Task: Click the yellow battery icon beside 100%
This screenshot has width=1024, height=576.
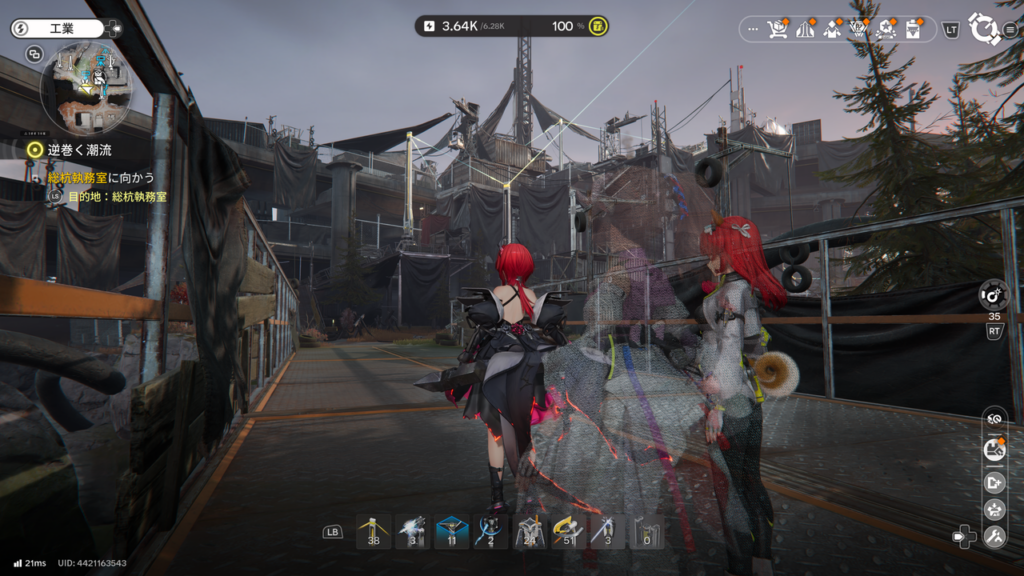Action: pos(598,26)
